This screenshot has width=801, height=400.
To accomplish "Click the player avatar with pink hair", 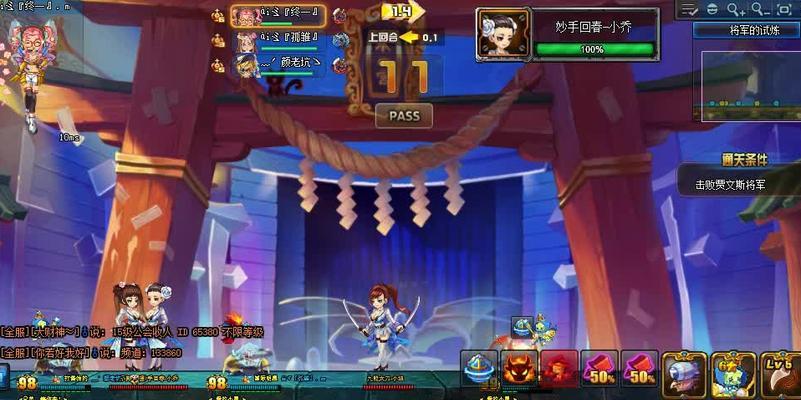I will pos(29,45).
